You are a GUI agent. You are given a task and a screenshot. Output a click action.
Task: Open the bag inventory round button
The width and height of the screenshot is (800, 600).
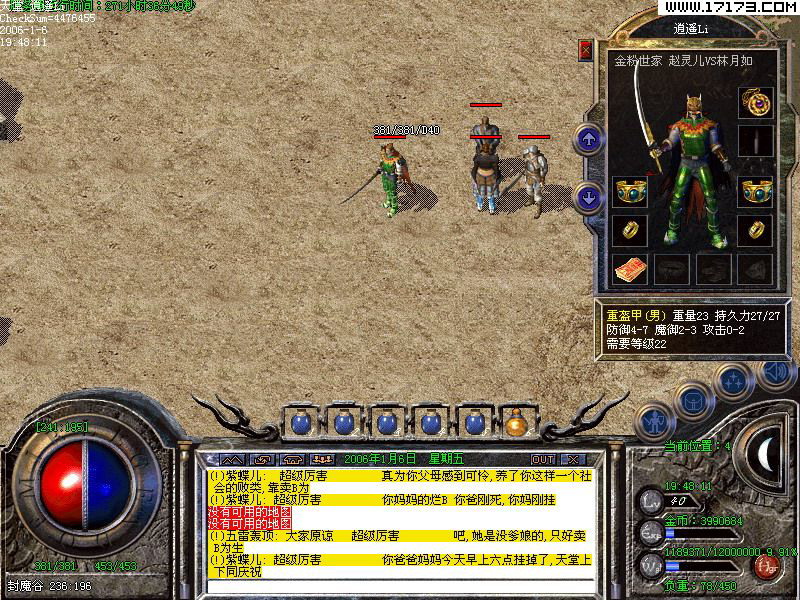[692, 400]
